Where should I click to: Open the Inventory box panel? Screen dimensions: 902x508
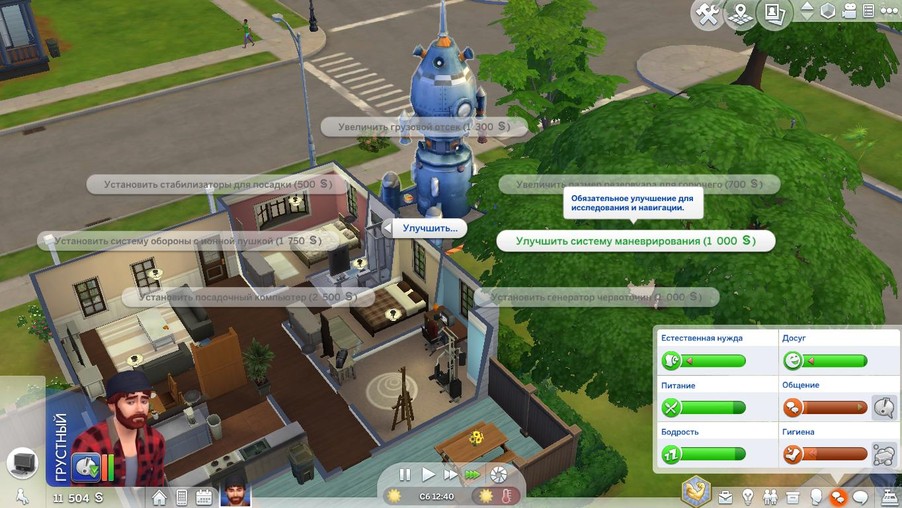click(793, 496)
